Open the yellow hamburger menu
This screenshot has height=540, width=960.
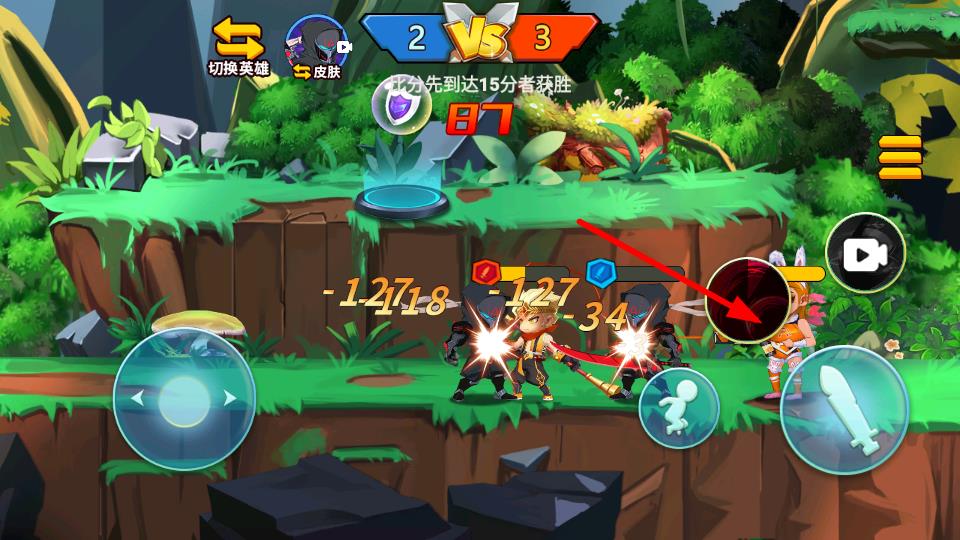coord(900,158)
